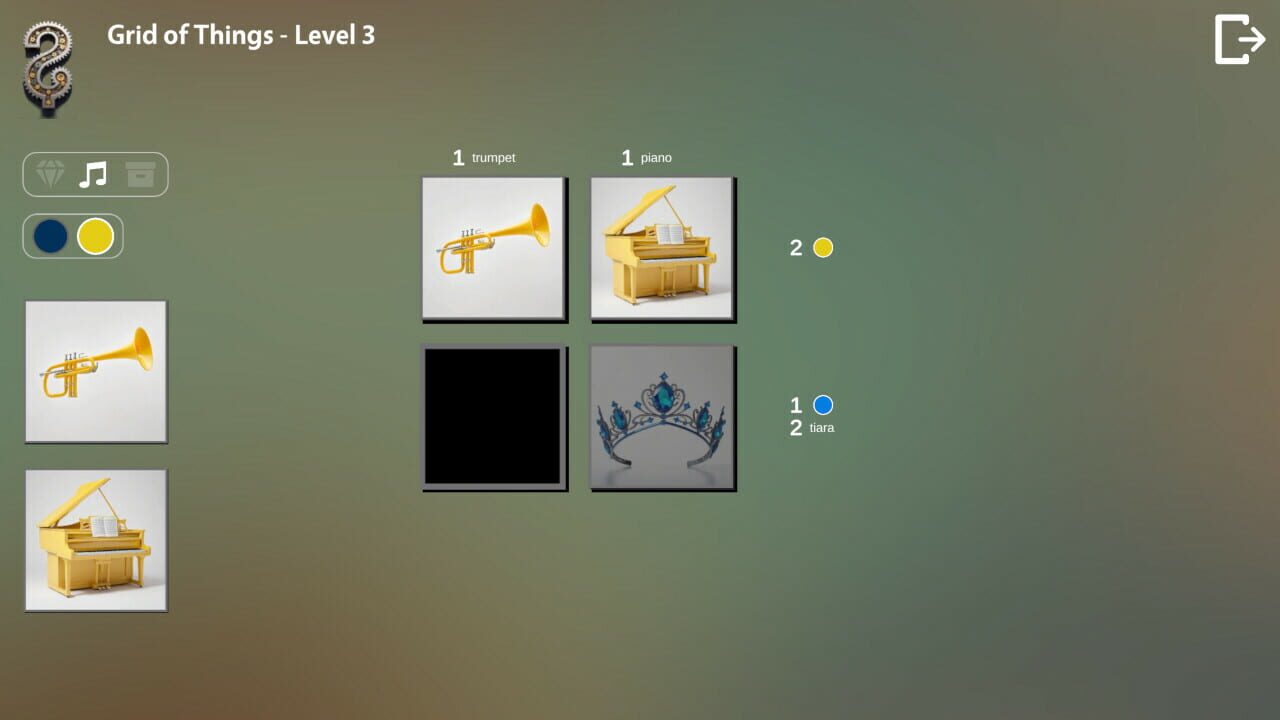Click the yellow dot next to the 2 clue
Screen dimensions: 1280x720
coord(822,247)
